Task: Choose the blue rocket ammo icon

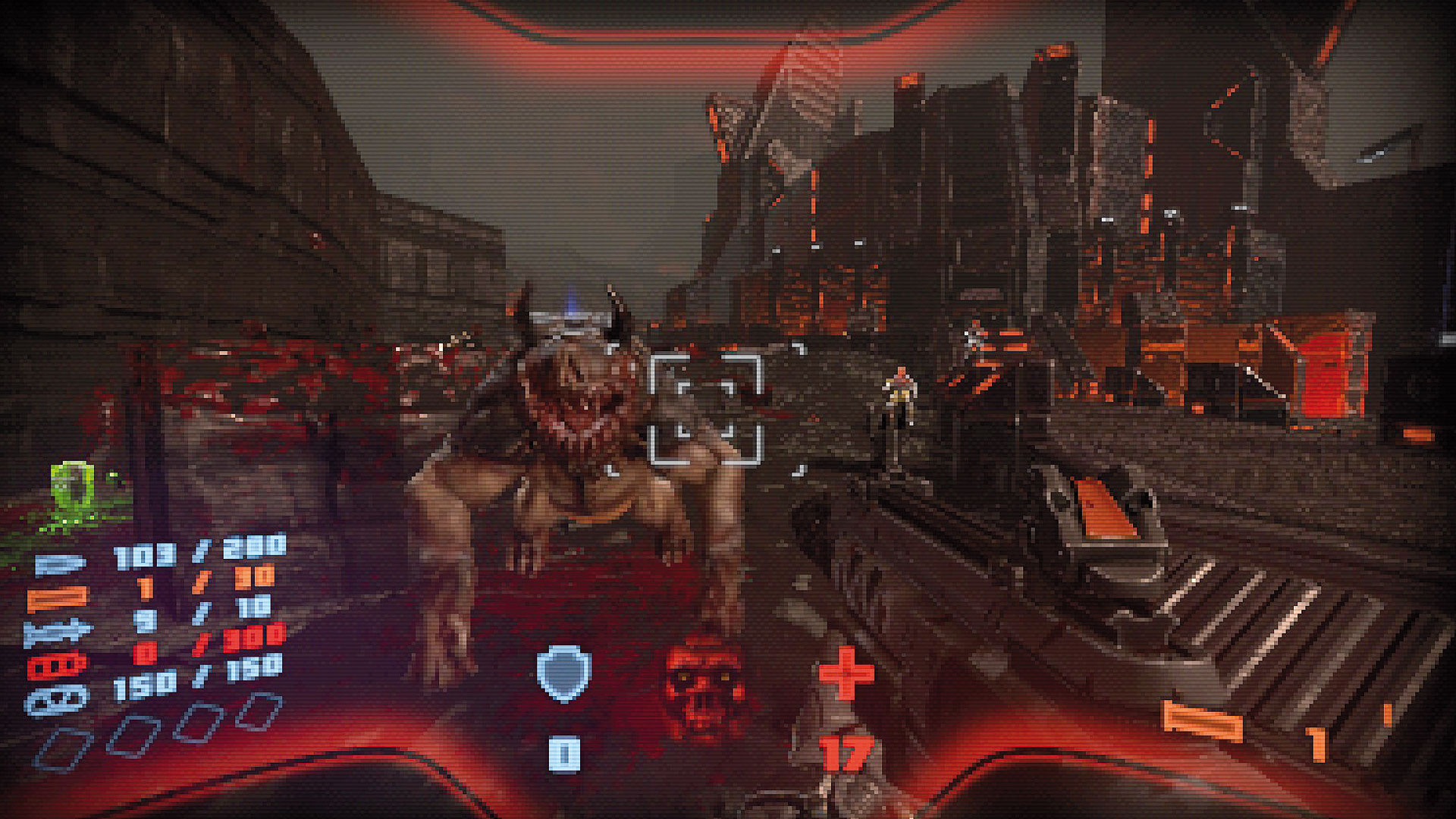Action: click(x=57, y=632)
